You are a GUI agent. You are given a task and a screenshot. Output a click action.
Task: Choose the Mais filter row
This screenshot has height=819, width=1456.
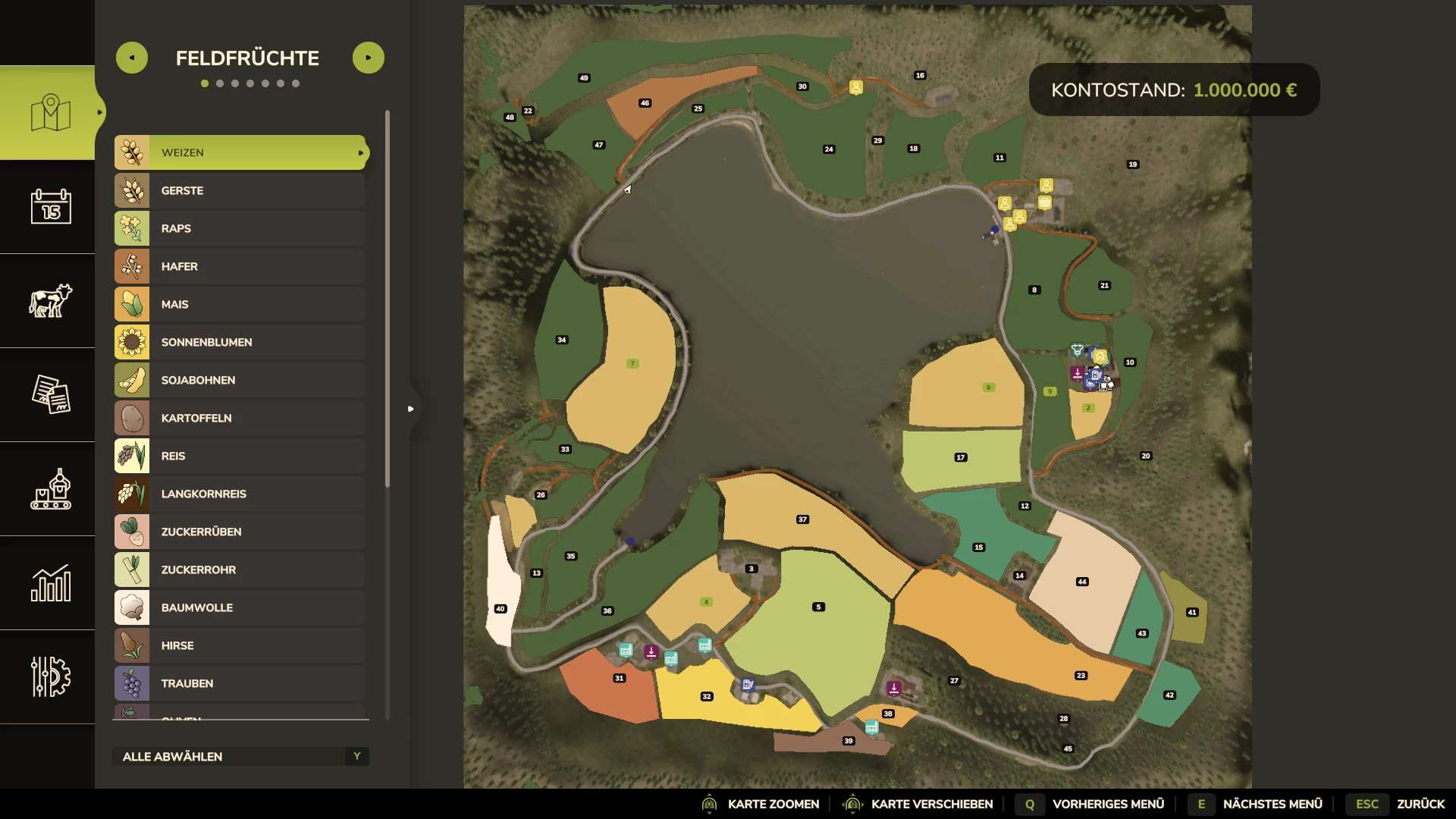(240, 304)
